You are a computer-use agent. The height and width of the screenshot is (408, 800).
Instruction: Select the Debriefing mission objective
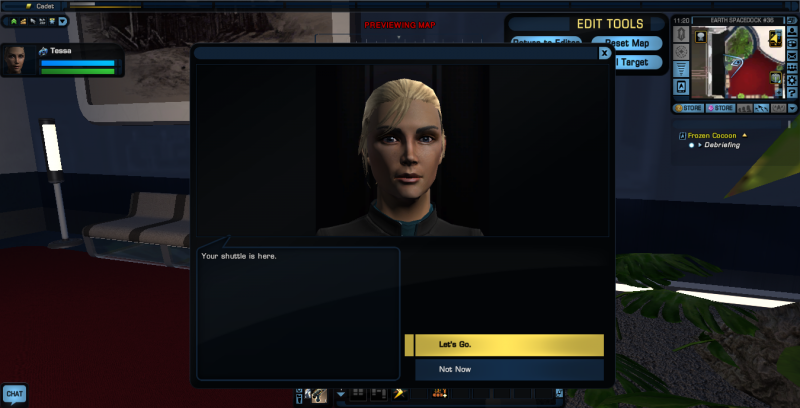coord(724,145)
